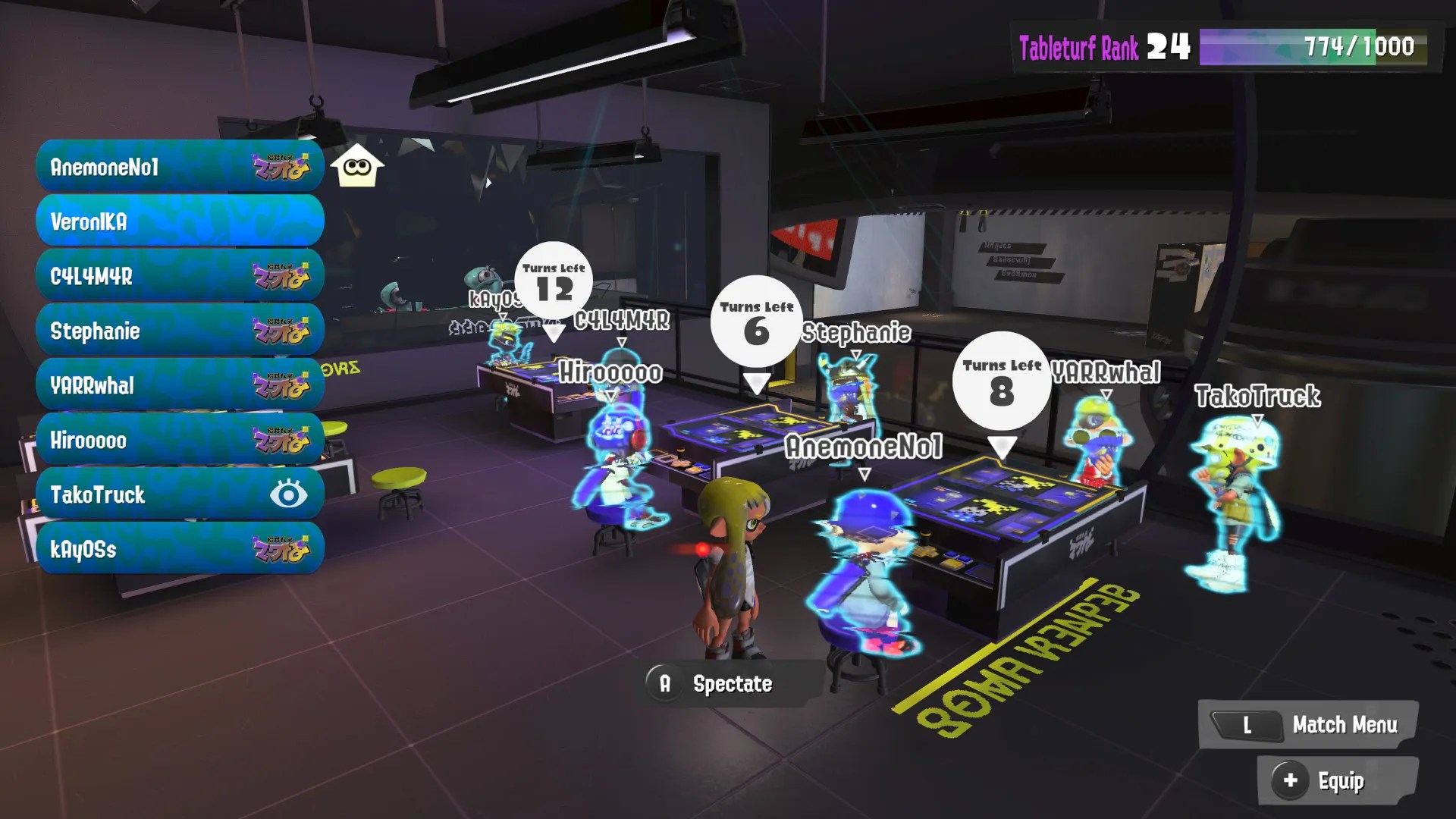Viewport: 1456px width, 819px height.
Task: Click the Tableturf badge beside AnemoneNo1
Action: (281, 166)
